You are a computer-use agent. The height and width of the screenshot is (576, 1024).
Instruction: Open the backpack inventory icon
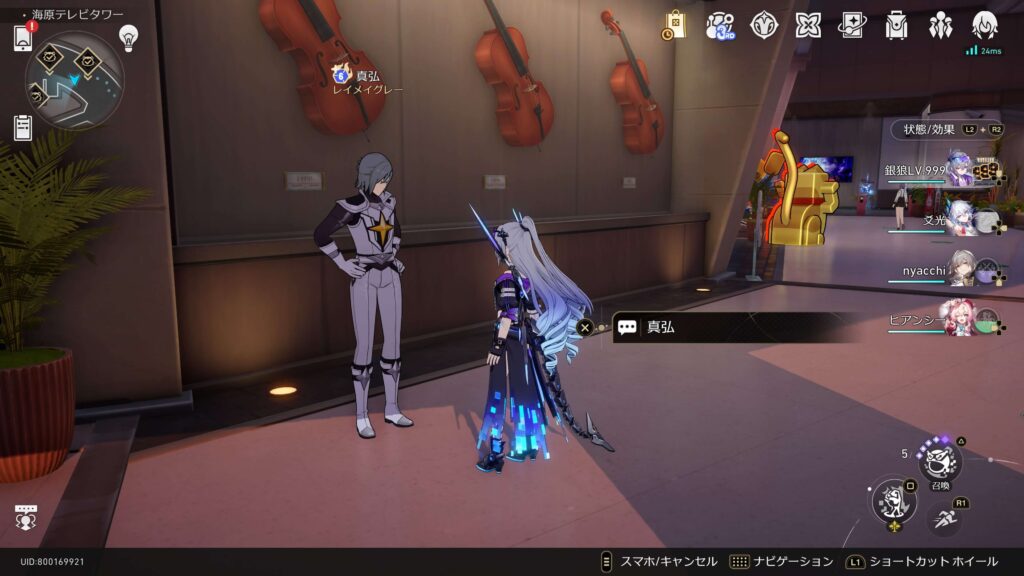click(896, 25)
